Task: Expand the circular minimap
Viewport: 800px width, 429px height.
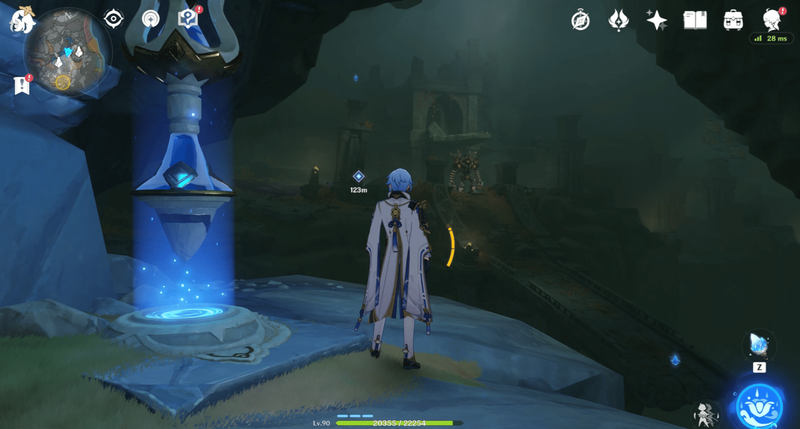Action: point(69,54)
